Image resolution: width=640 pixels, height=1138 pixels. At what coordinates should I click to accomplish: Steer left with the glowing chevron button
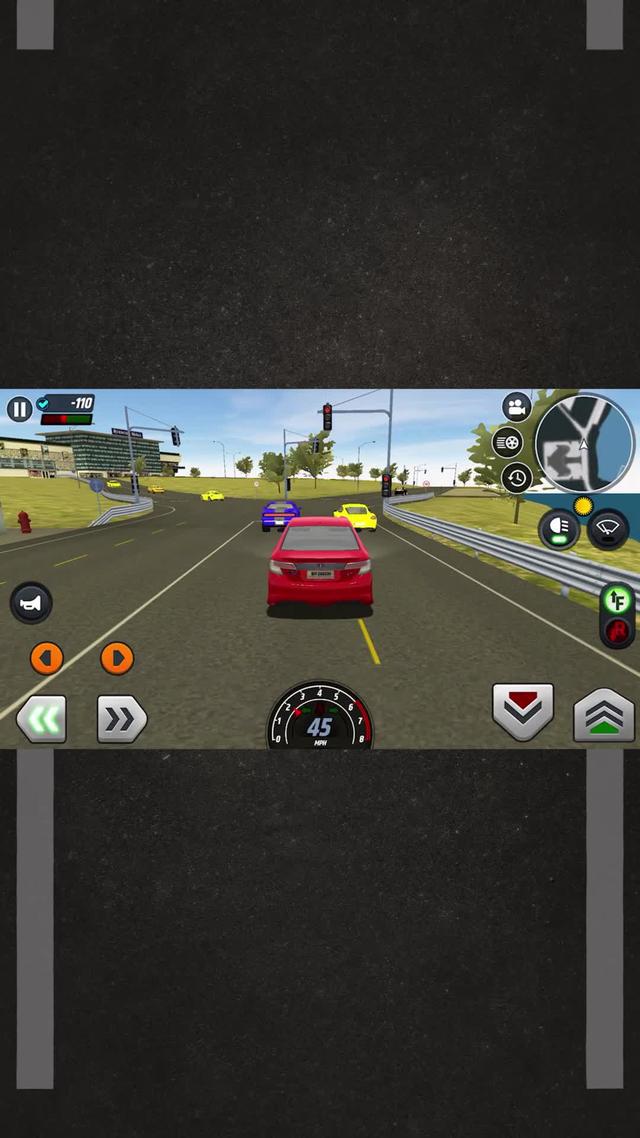click(42, 718)
